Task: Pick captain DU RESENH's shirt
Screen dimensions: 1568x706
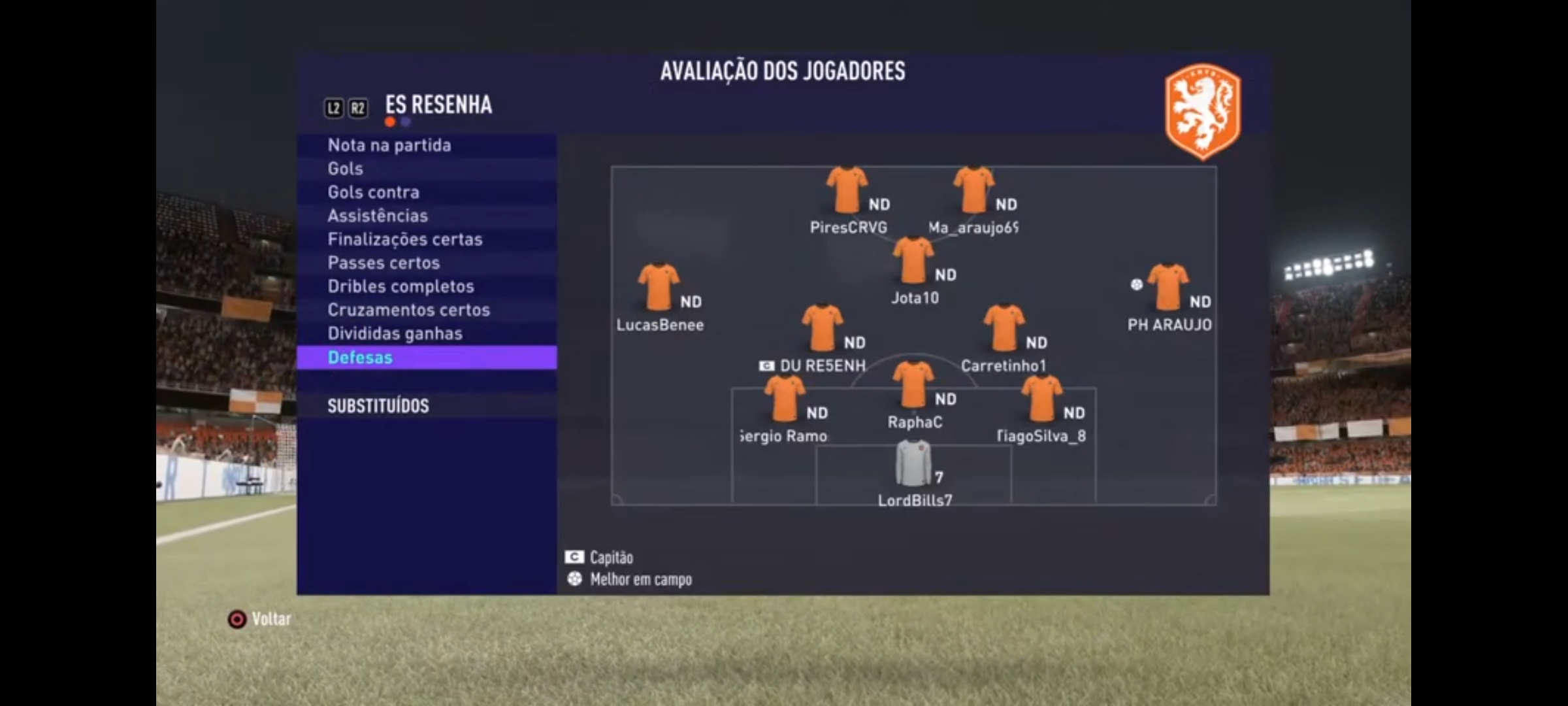Action: click(x=822, y=328)
